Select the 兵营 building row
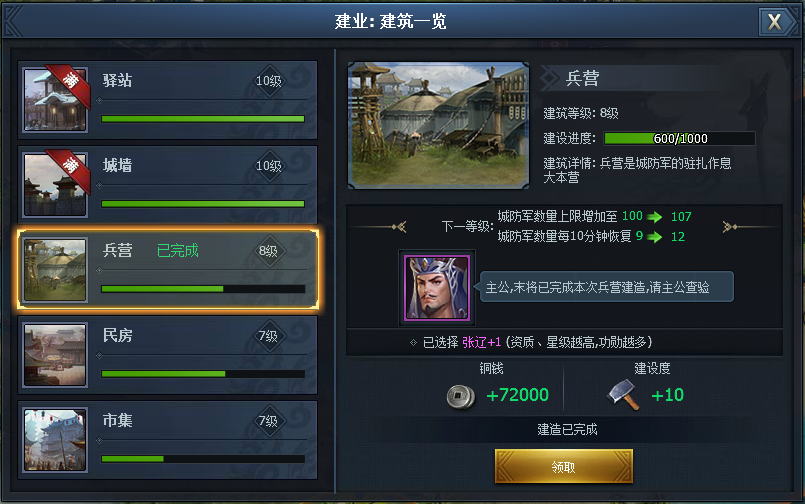 click(168, 267)
